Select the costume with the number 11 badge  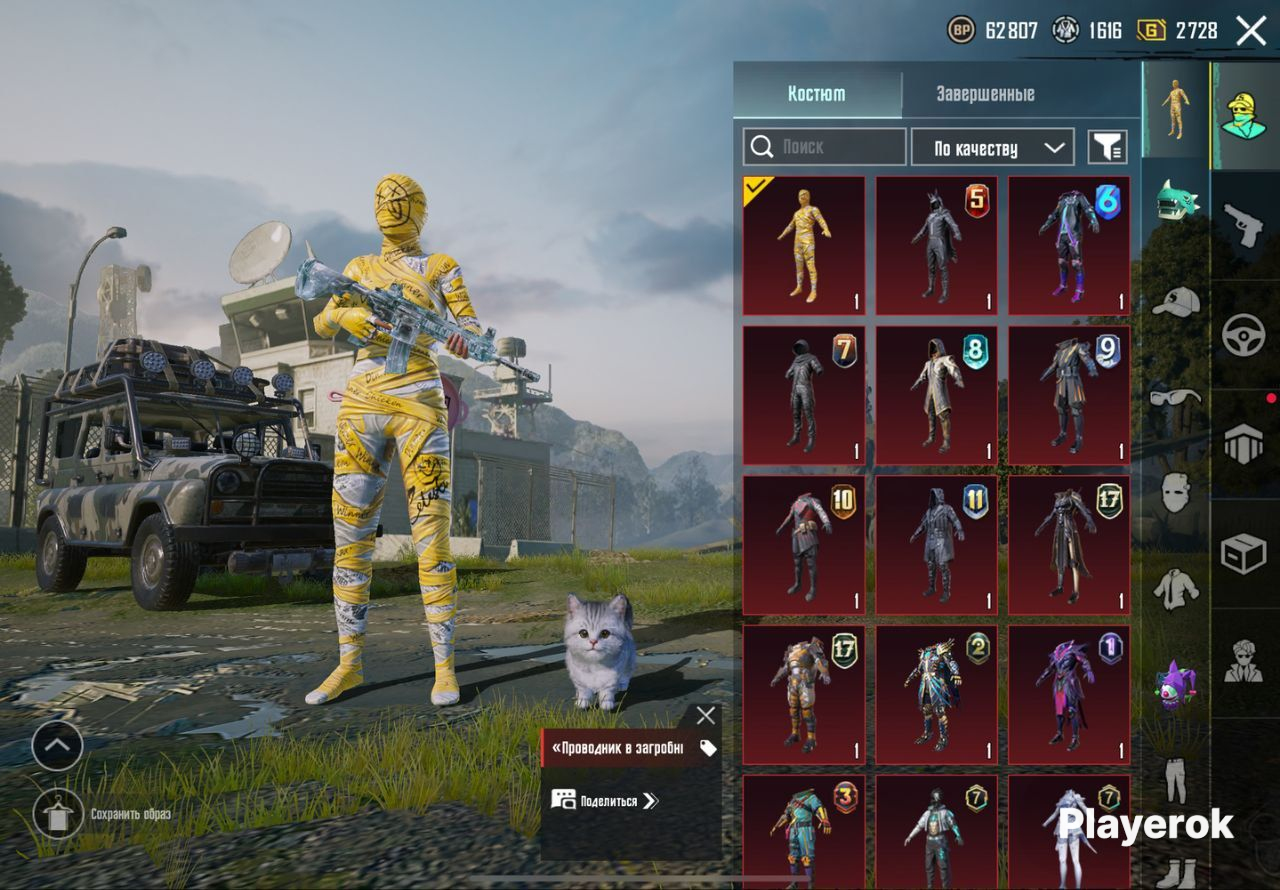tap(937, 545)
